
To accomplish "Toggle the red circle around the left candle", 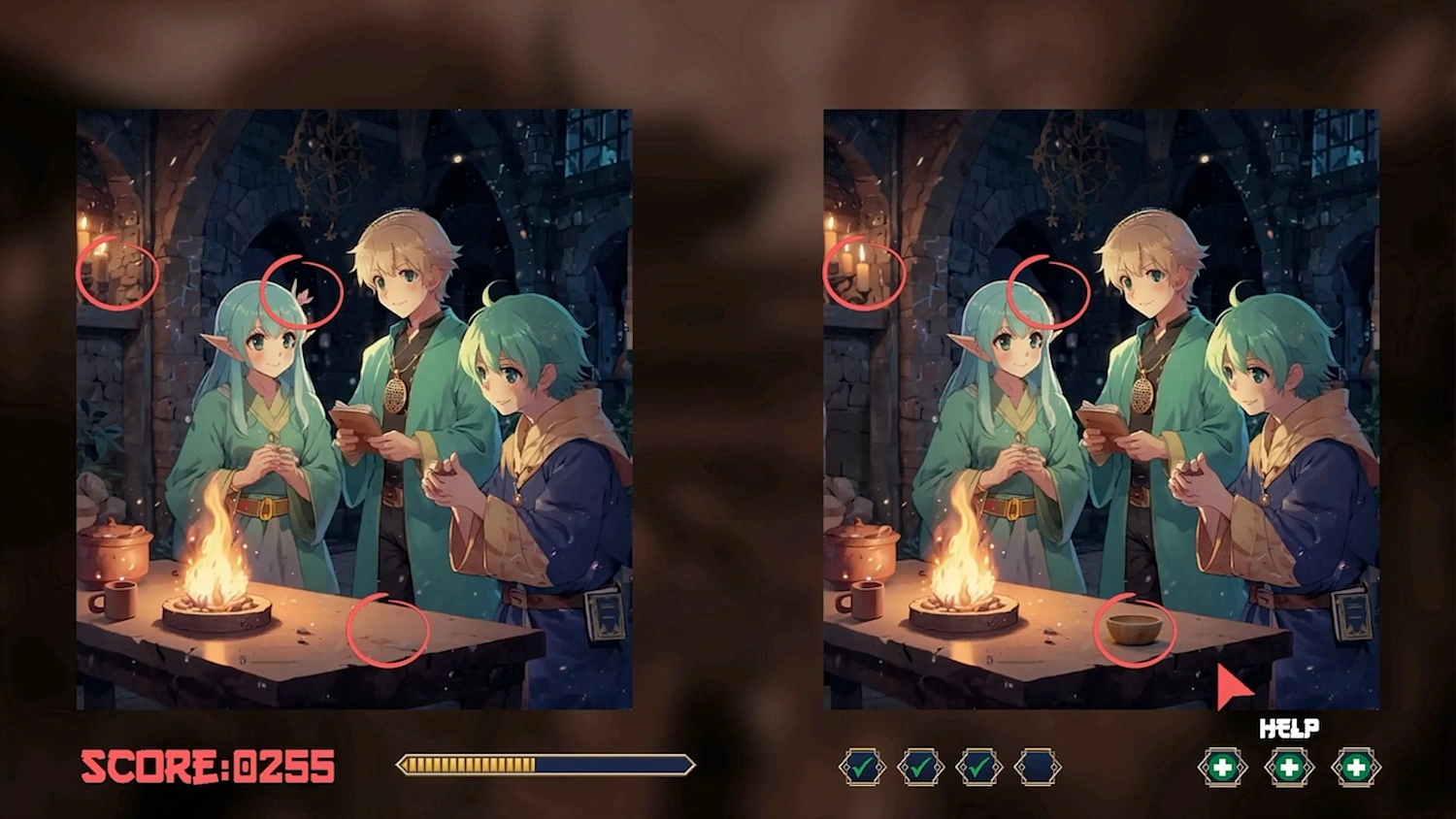I will [118, 276].
